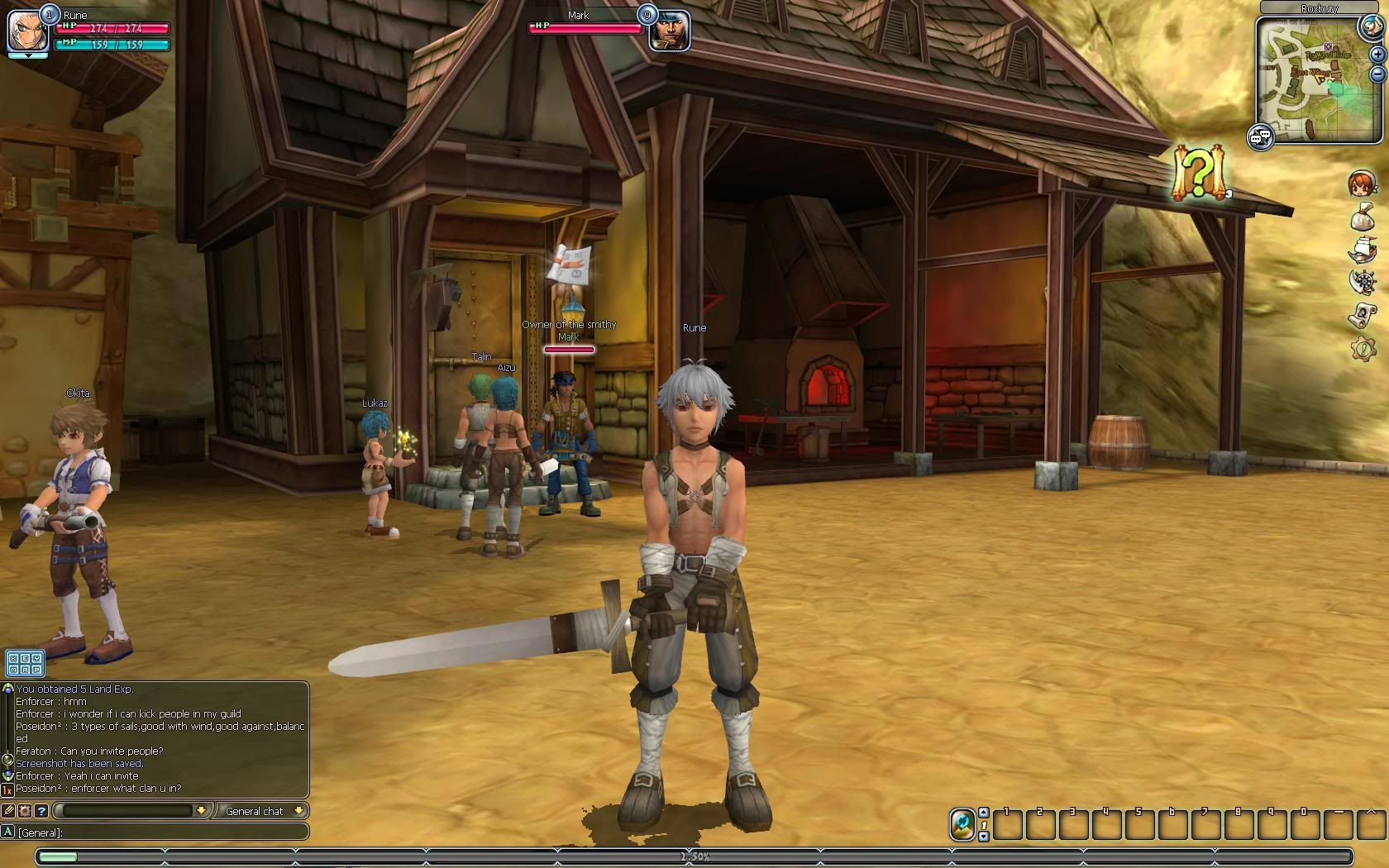
Task: Click the pencil icon below the chat
Action: coord(8,811)
